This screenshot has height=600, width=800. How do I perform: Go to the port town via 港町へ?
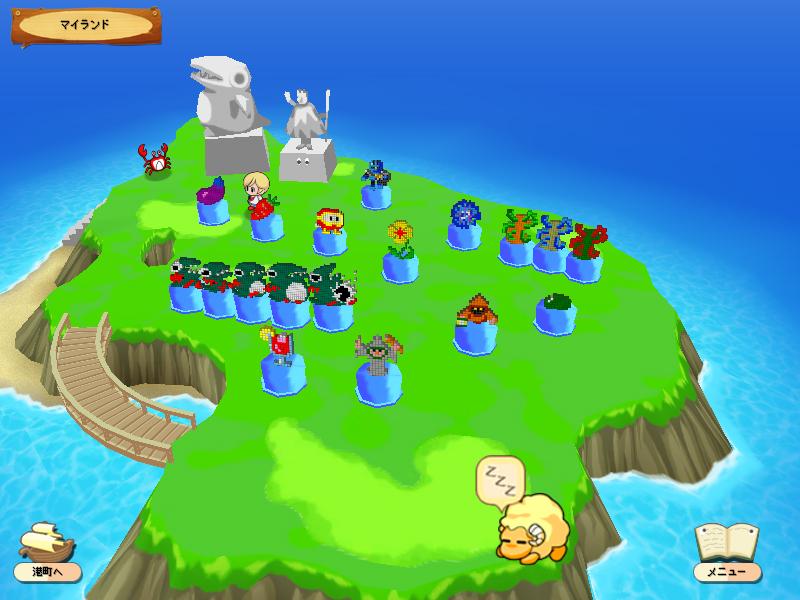(x=47, y=551)
